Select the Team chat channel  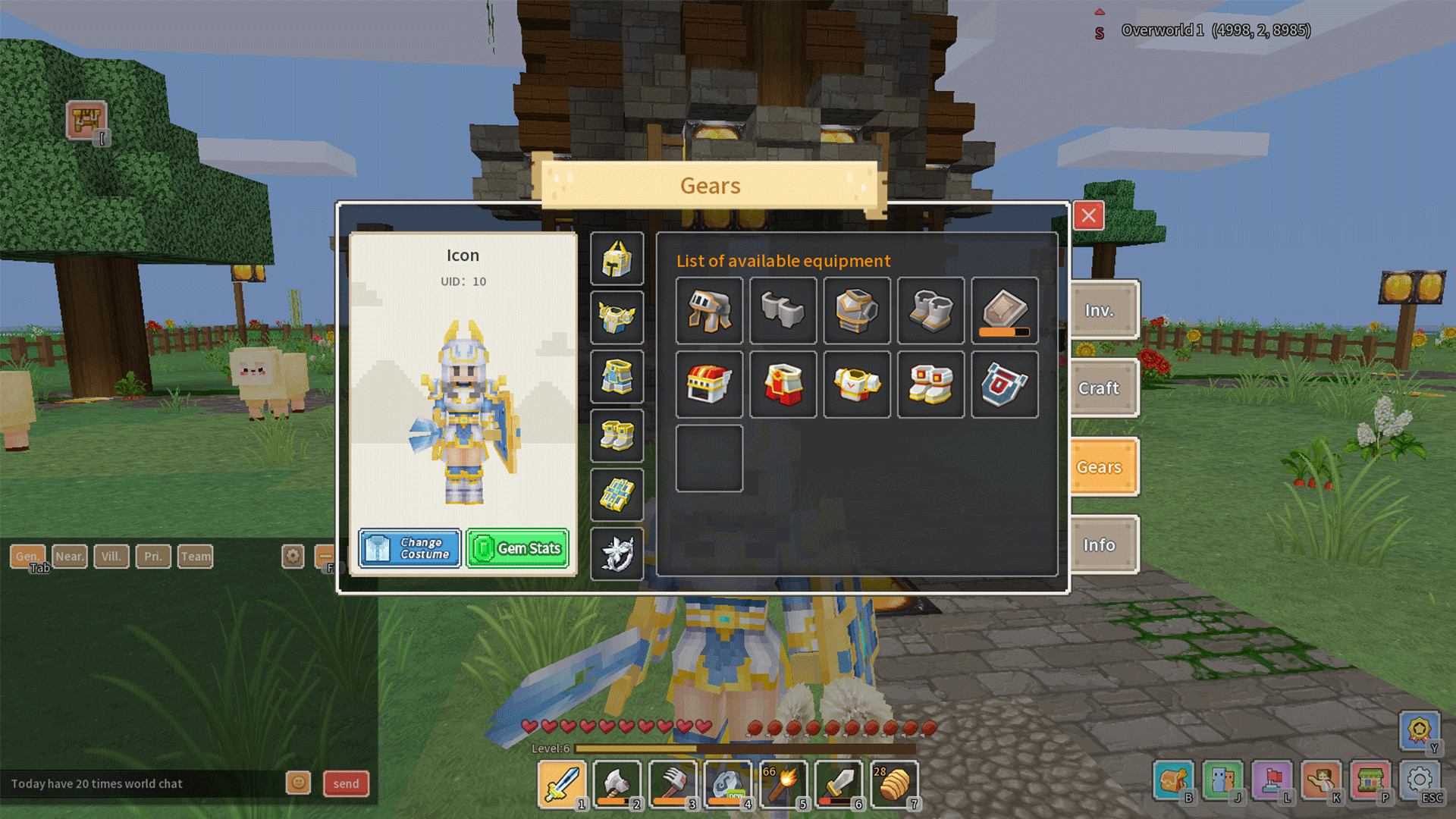pyautogui.click(x=196, y=556)
